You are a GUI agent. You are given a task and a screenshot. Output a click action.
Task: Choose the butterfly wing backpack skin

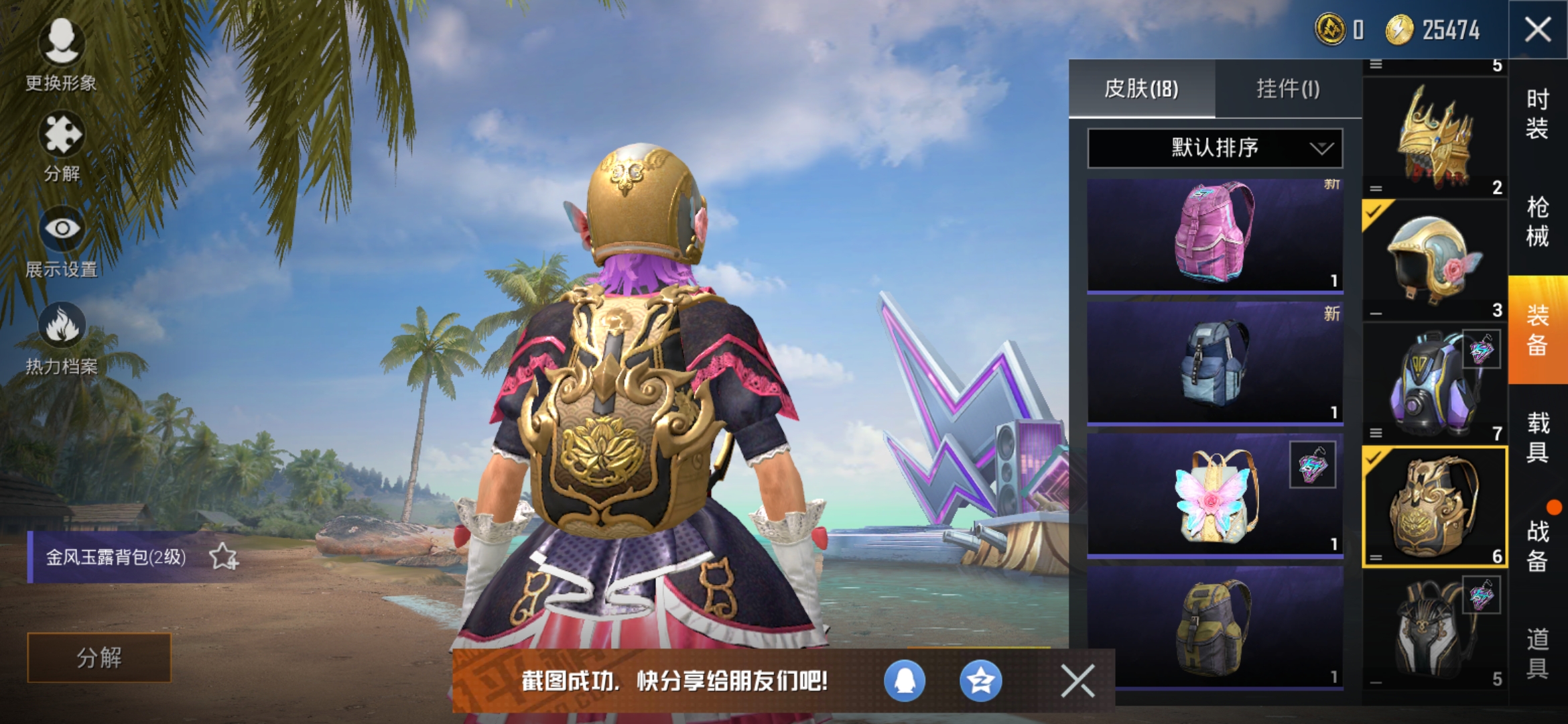point(1214,495)
